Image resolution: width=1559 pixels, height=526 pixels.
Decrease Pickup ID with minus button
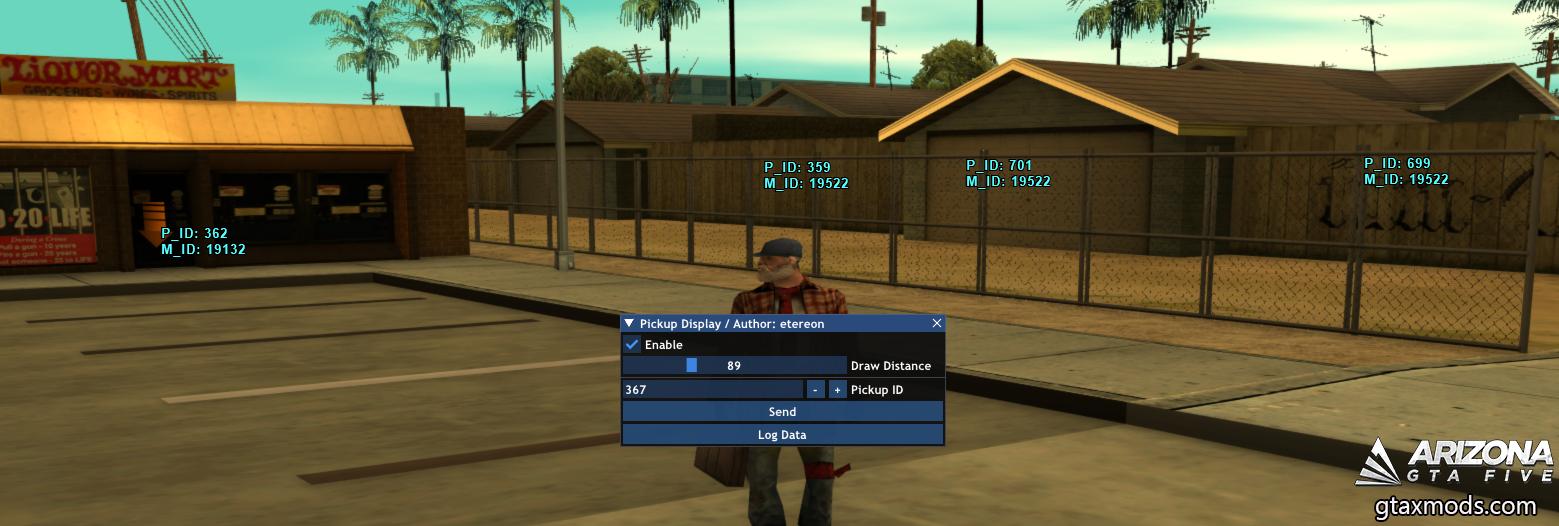click(x=815, y=390)
